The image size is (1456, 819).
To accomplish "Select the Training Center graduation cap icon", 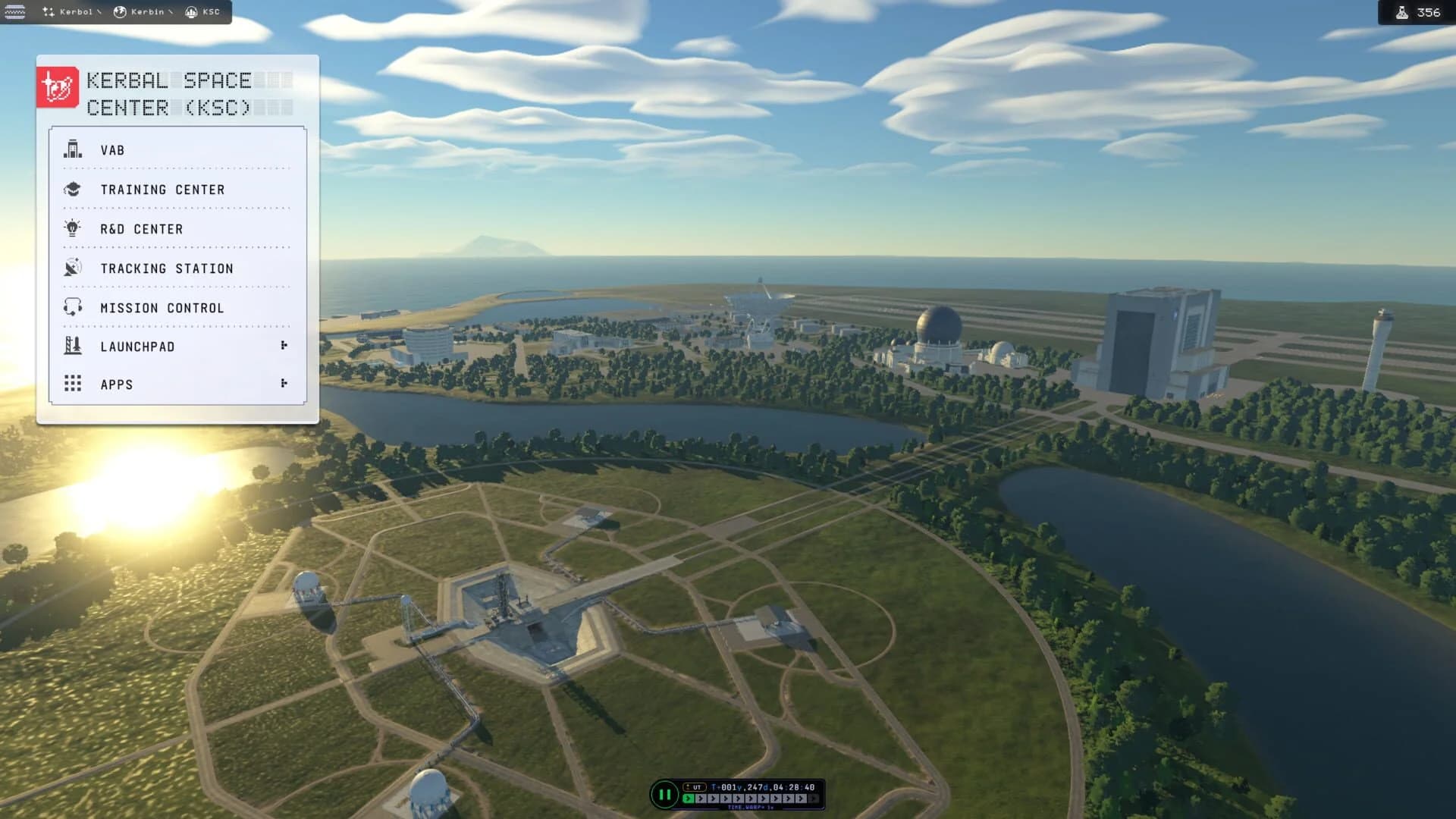I will coord(72,190).
